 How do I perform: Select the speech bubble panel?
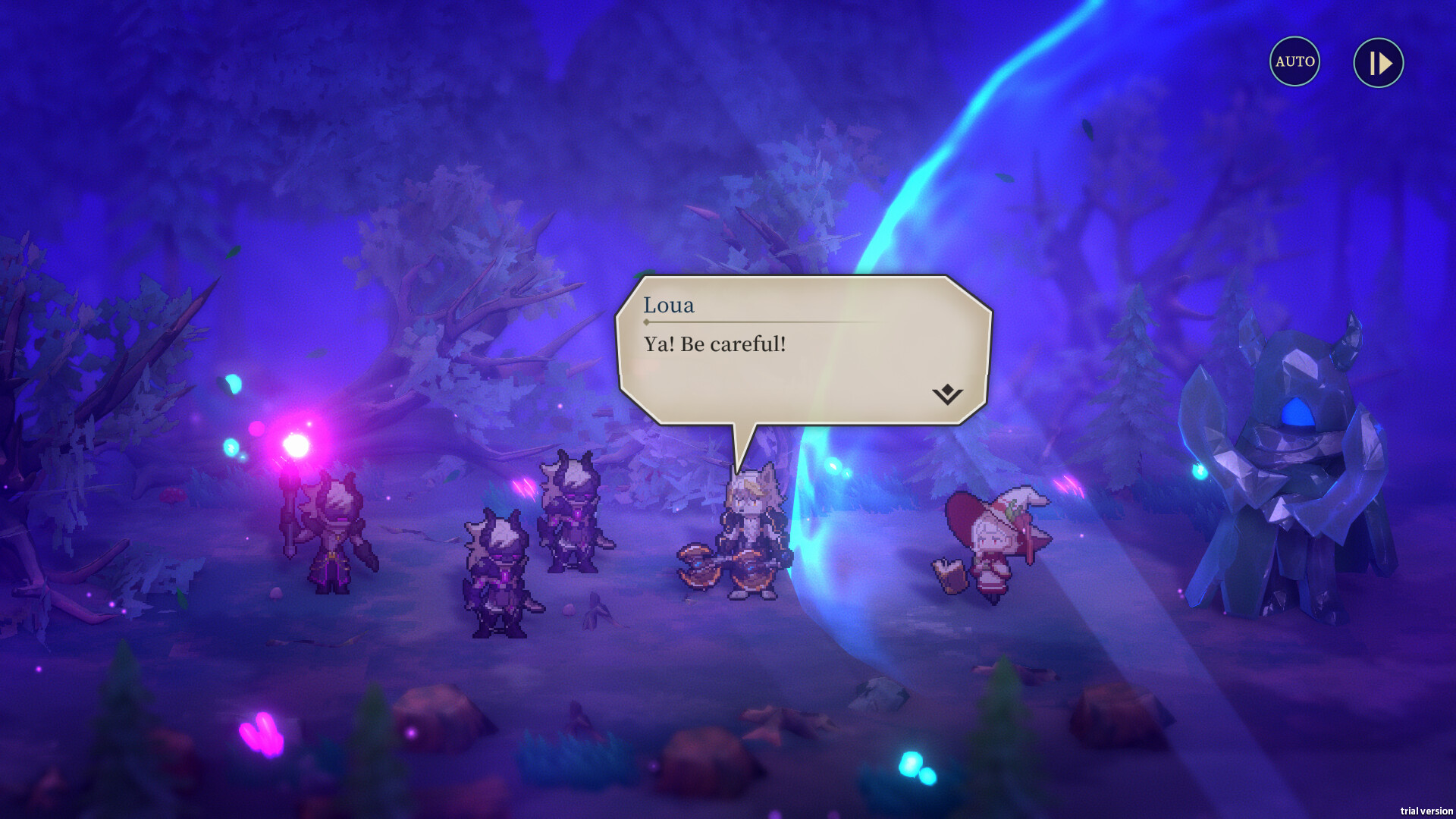[x=804, y=349]
